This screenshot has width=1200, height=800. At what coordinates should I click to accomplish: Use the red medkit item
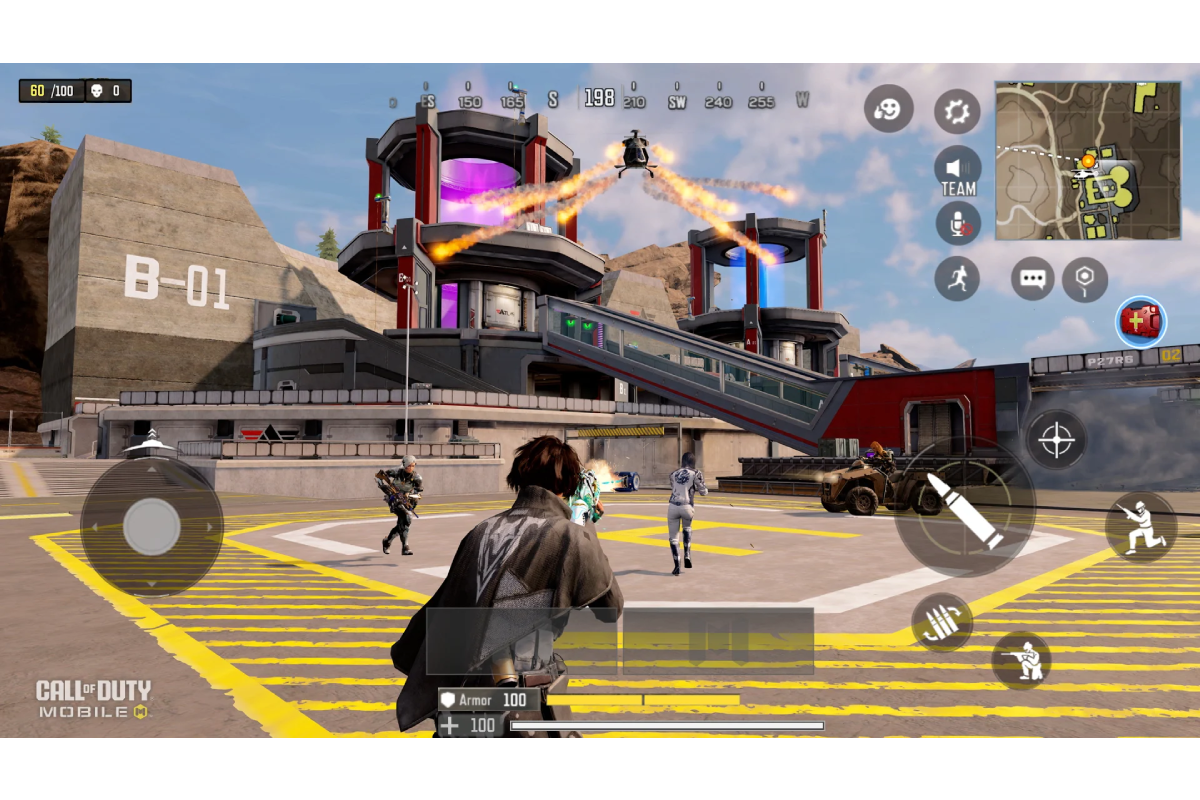[1141, 322]
